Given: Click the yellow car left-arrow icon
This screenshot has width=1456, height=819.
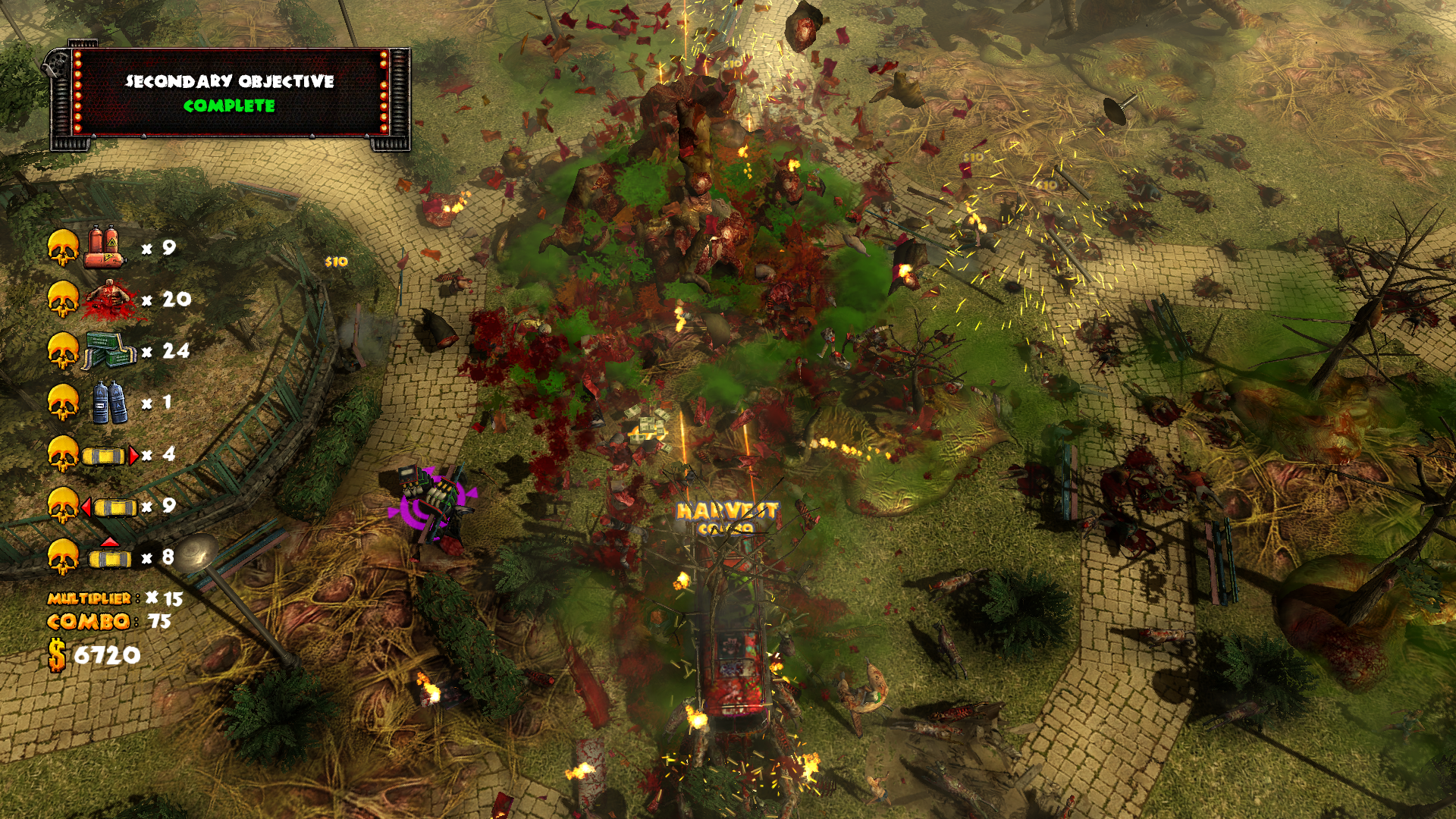Looking at the screenshot, I should click(110, 507).
